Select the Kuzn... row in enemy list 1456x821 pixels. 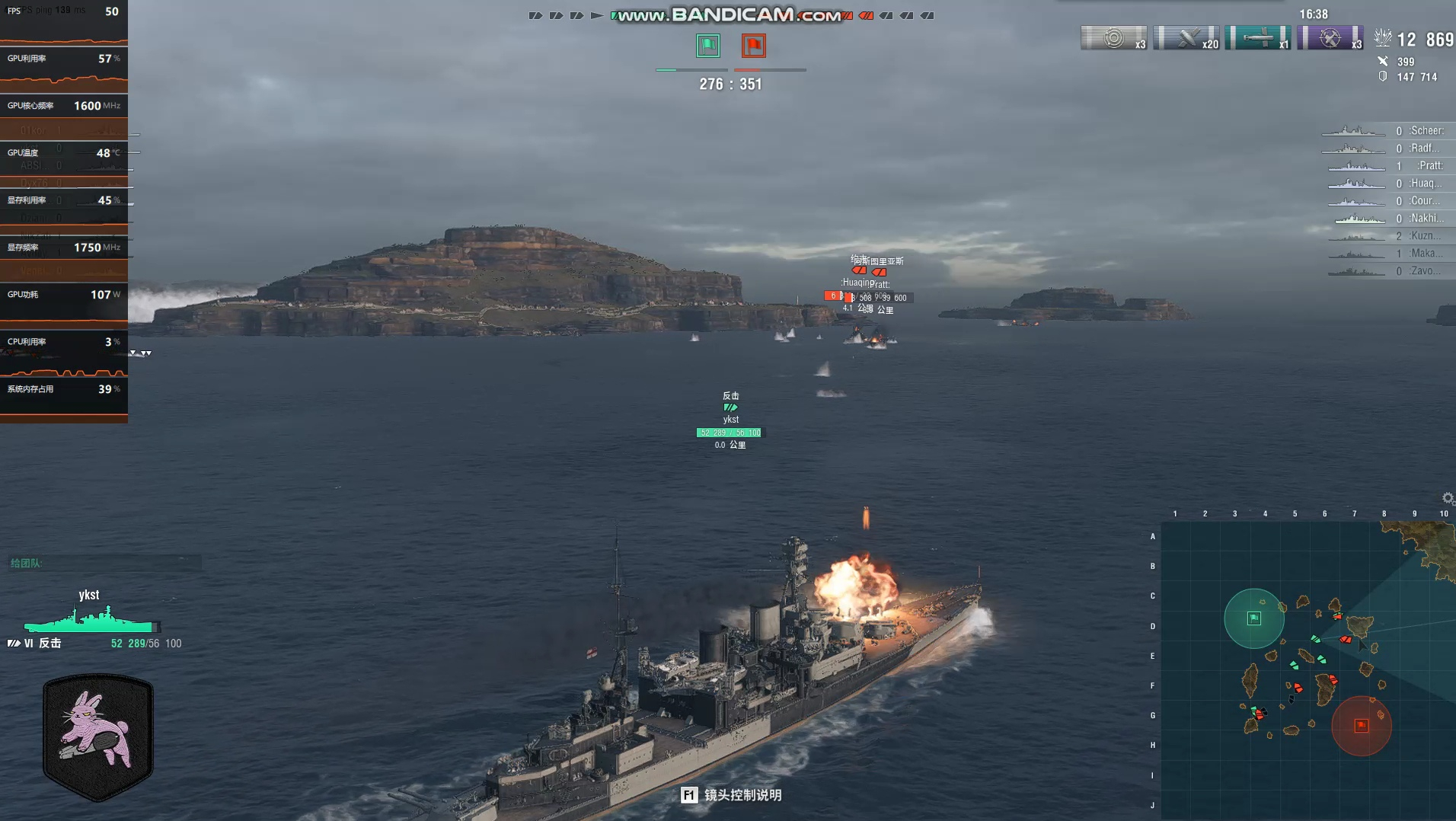[x=1386, y=236]
